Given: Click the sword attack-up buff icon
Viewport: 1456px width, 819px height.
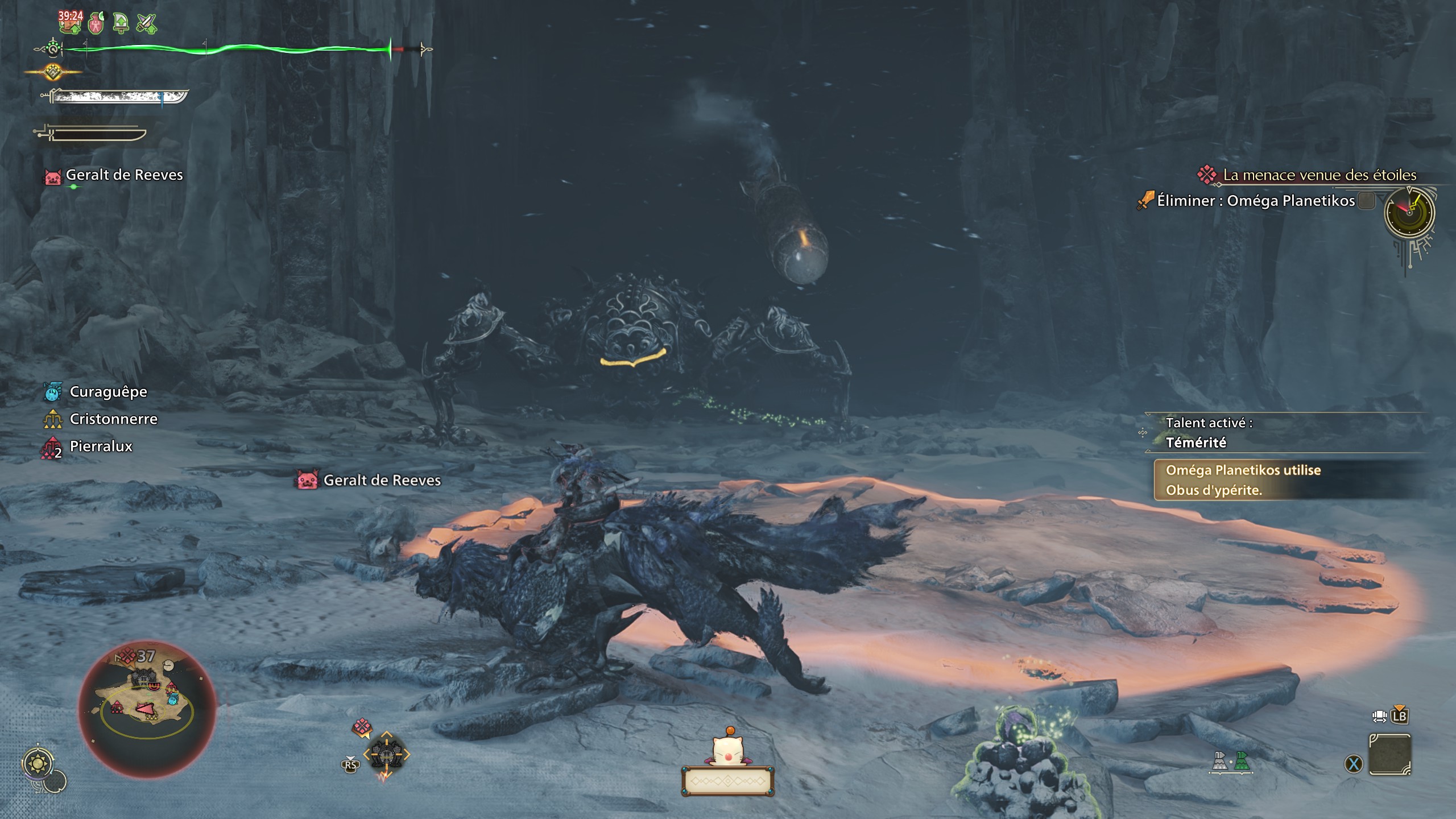Looking at the screenshot, I should tap(146, 23).
